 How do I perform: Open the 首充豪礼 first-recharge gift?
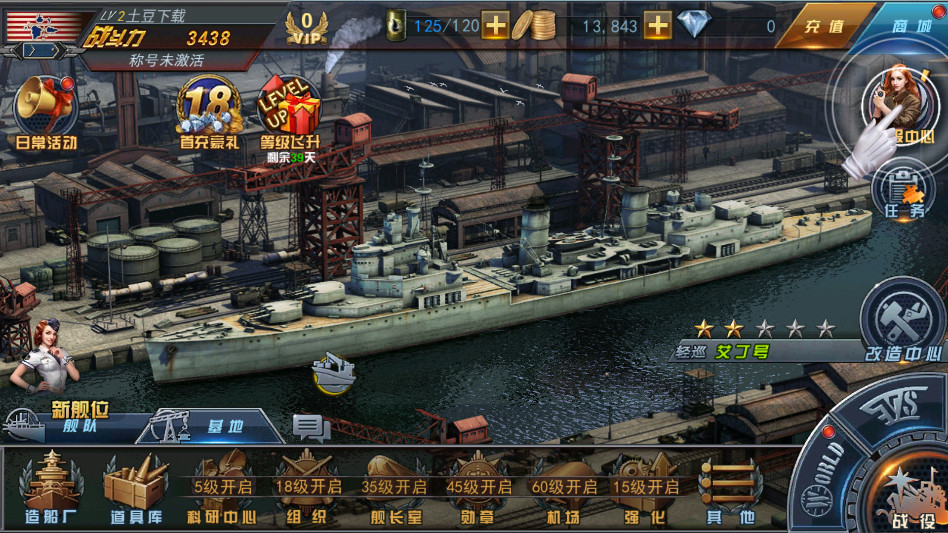[210, 112]
